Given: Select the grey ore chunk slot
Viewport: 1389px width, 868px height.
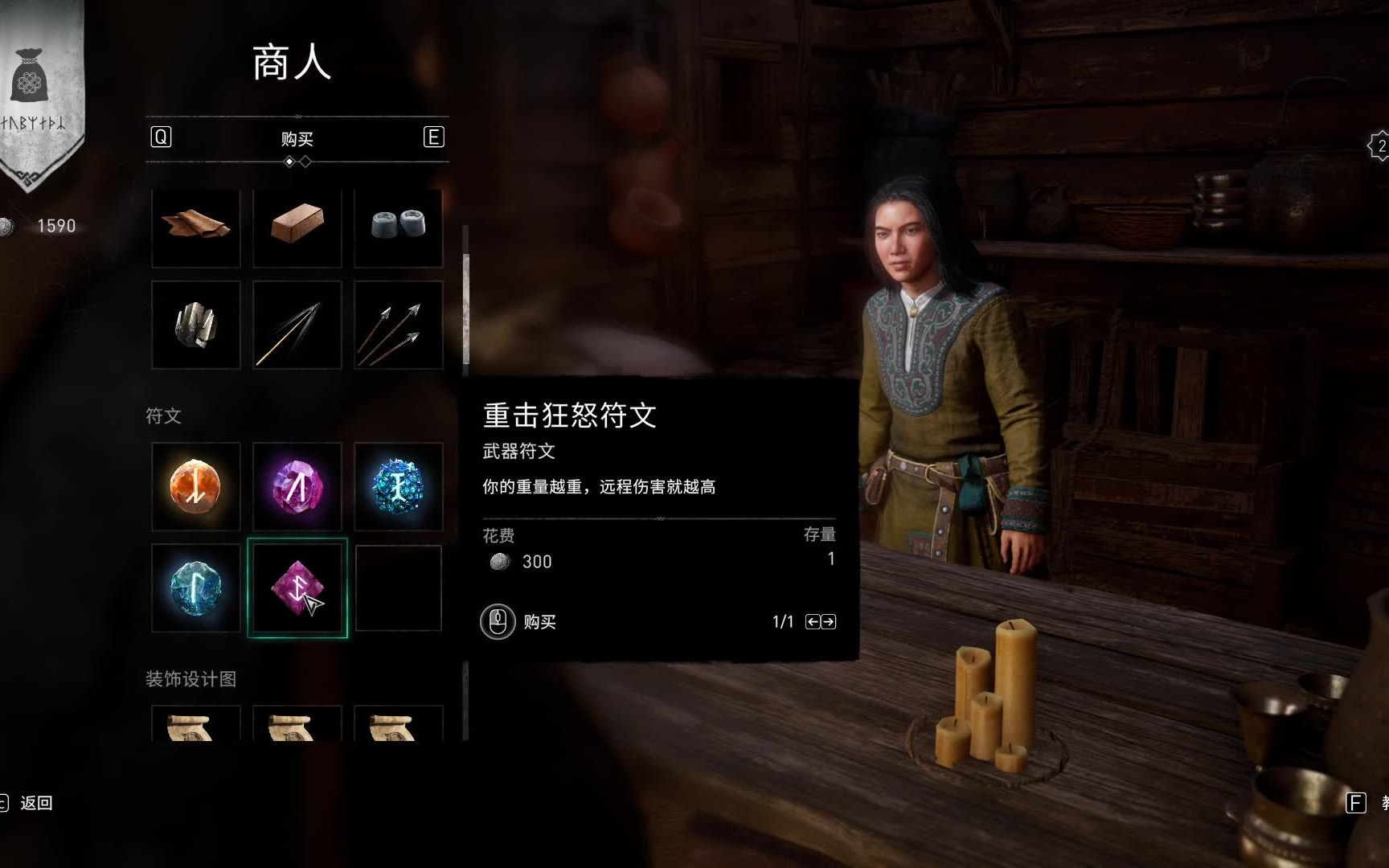Looking at the screenshot, I should point(196,325).
